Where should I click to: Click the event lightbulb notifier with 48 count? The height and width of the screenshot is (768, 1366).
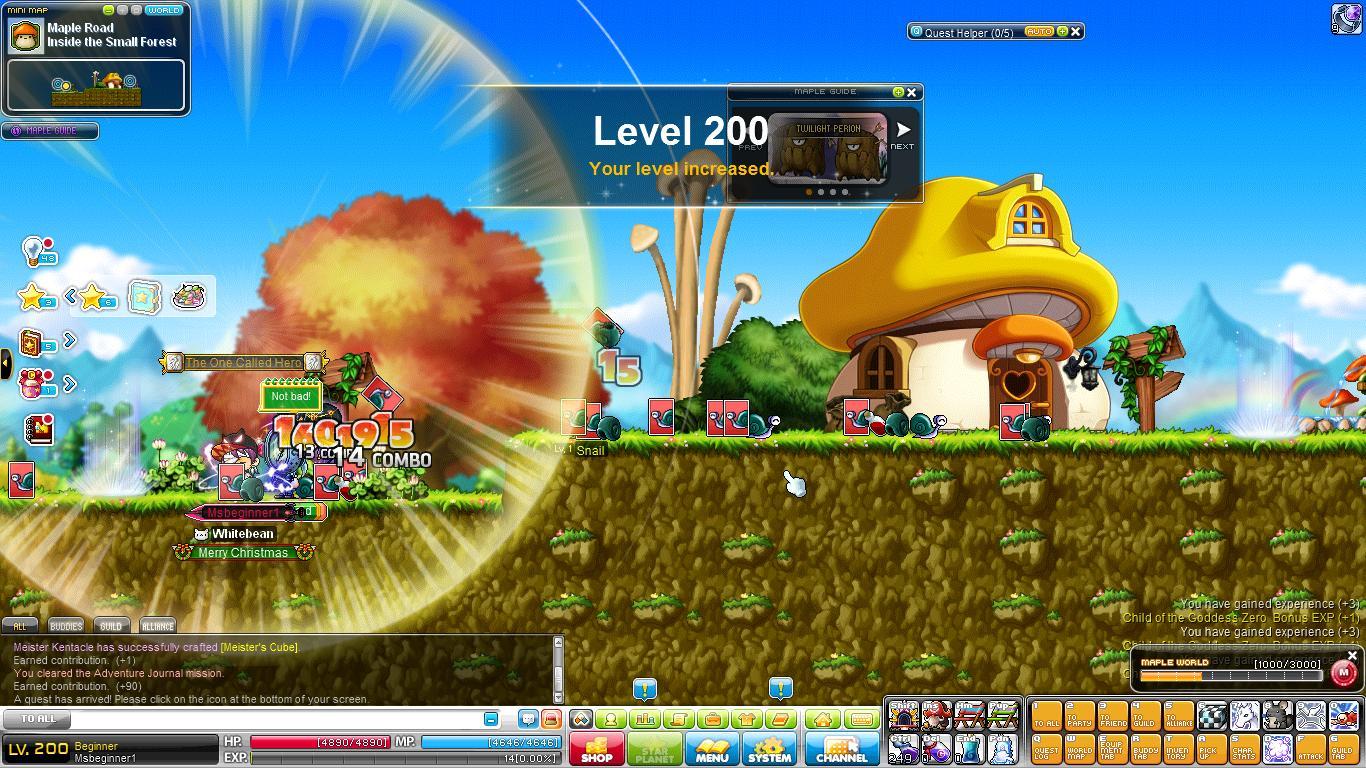point(32,250)
